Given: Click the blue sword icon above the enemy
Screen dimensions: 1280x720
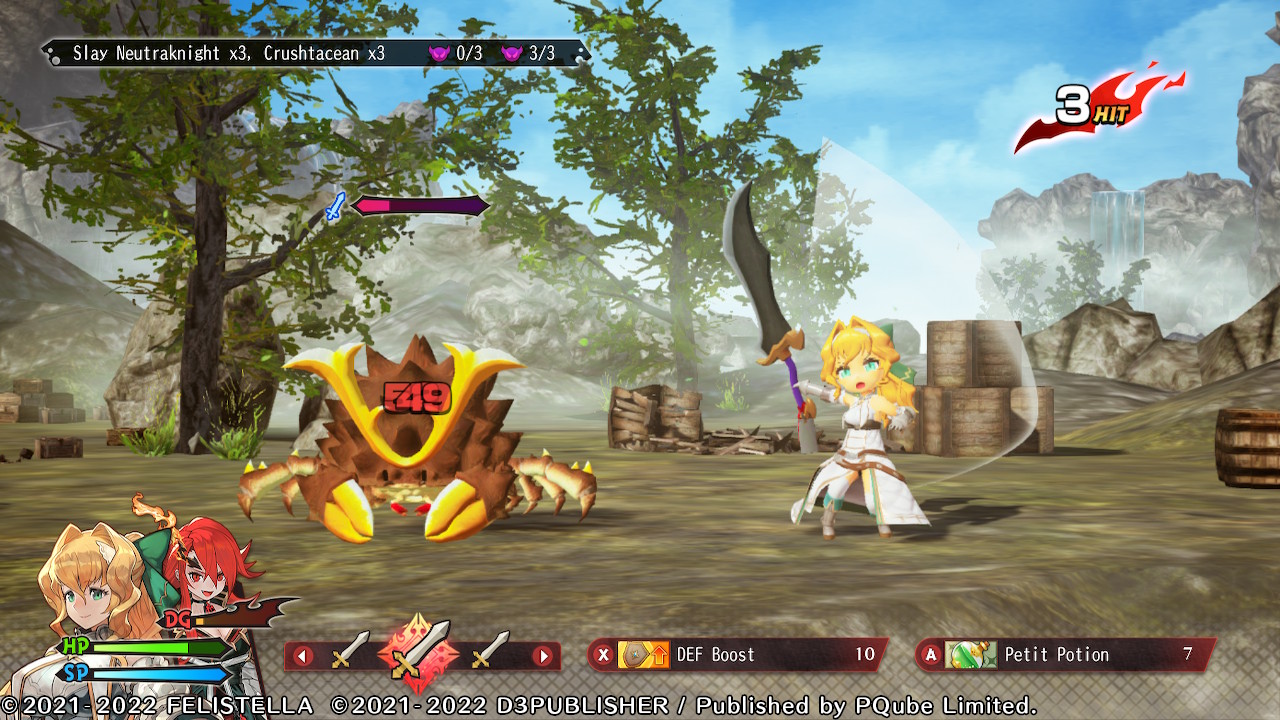Looking at the screenshot, I should coord(334,205).
